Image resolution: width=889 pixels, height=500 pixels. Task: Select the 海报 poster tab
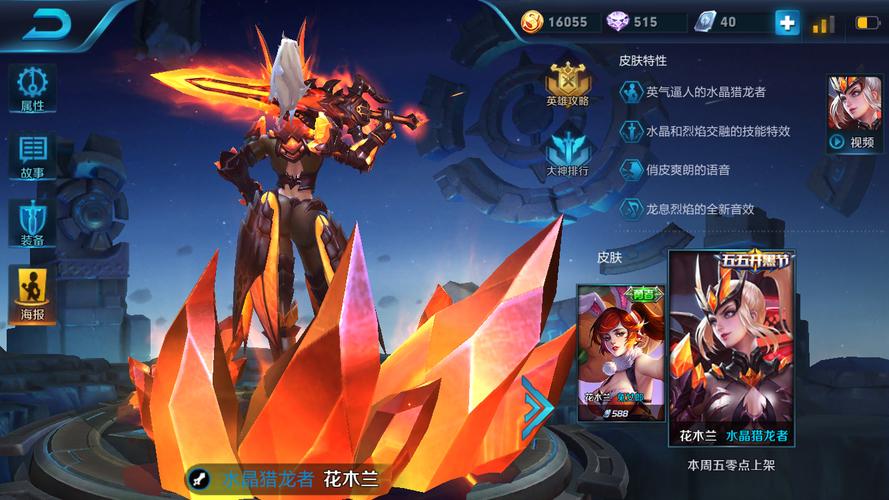32,295
